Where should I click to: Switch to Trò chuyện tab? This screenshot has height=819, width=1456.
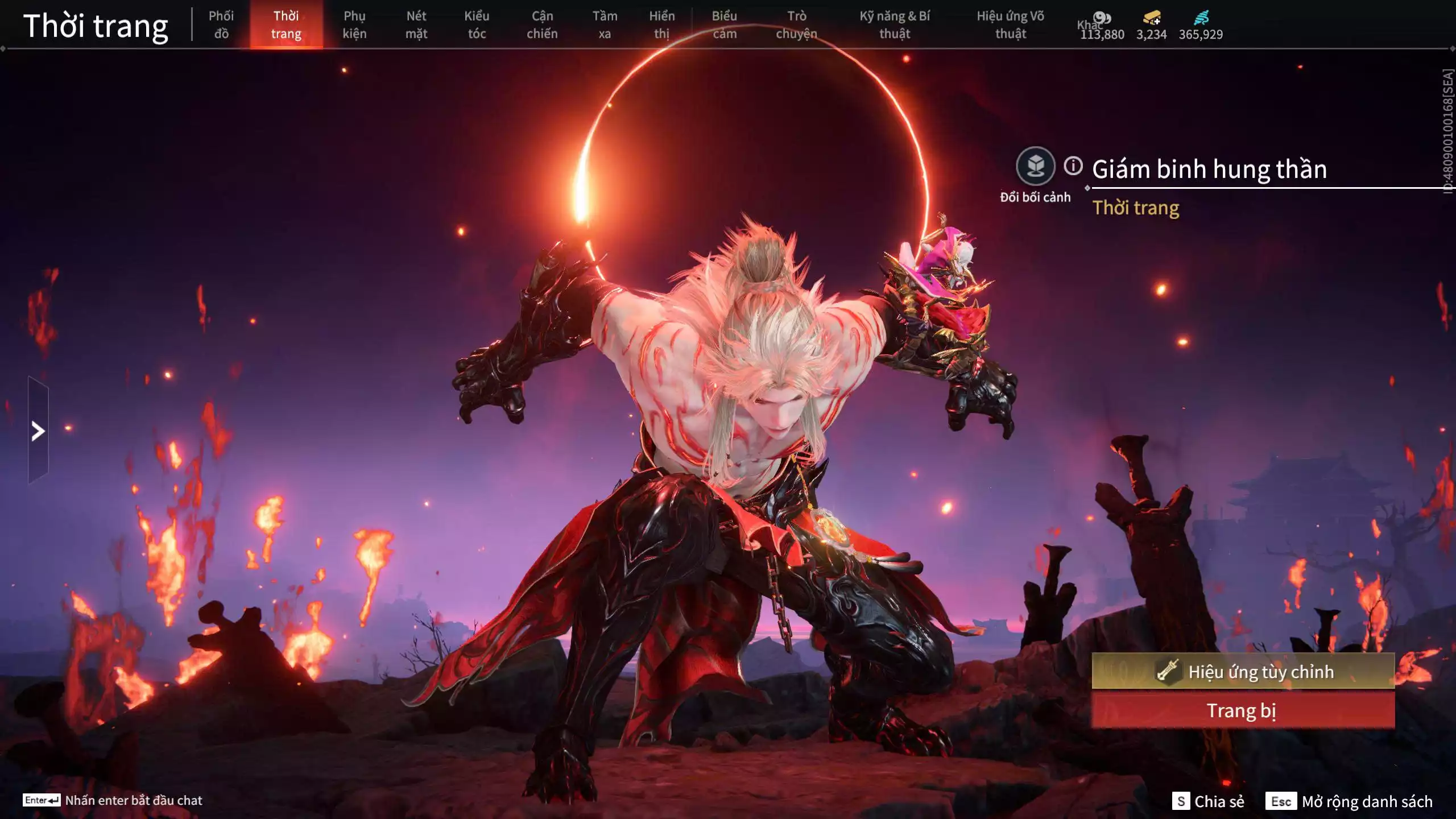(x=796, y=25)
